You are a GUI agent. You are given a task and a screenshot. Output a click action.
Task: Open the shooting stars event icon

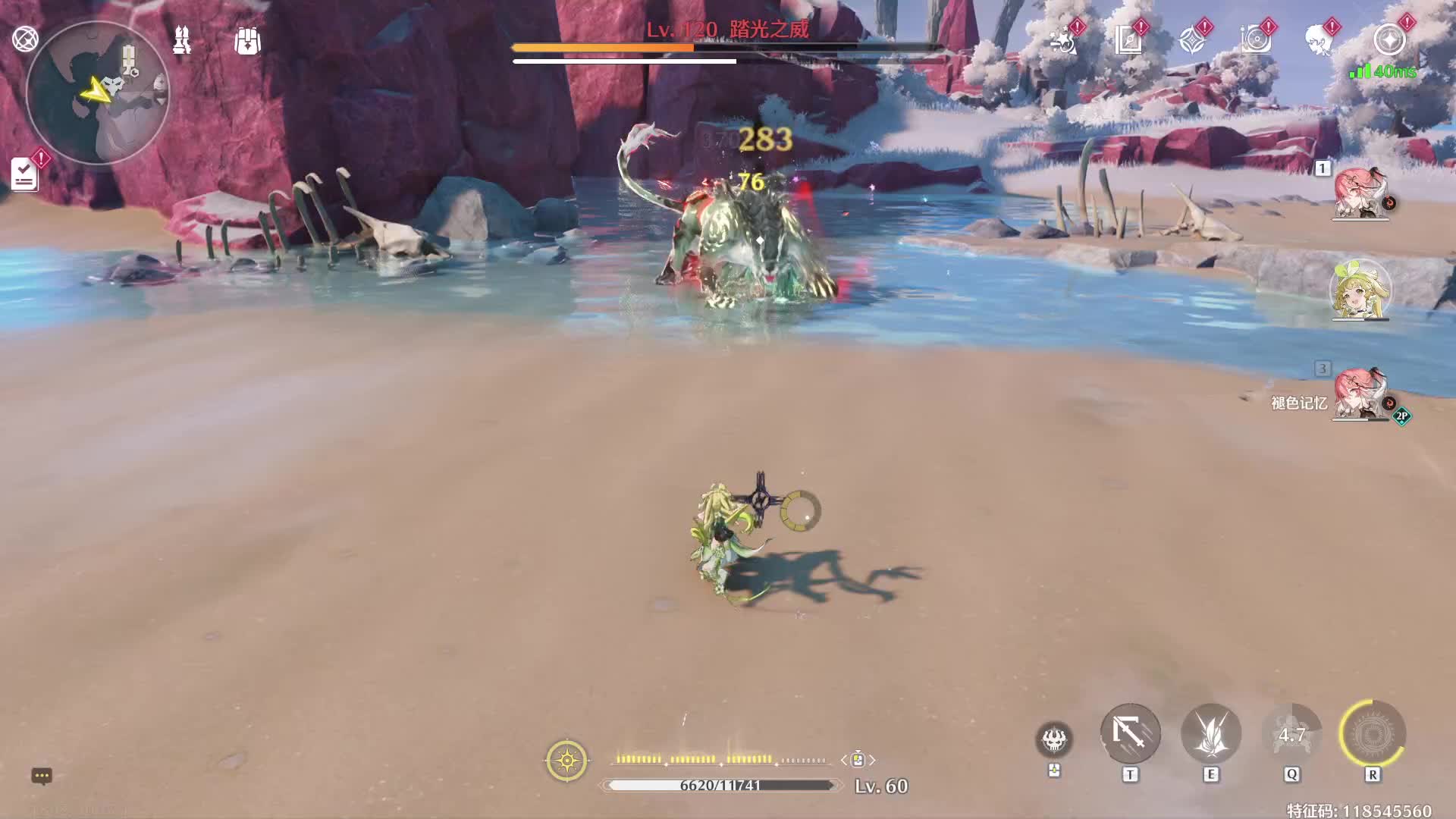(x=1064, y=39)
